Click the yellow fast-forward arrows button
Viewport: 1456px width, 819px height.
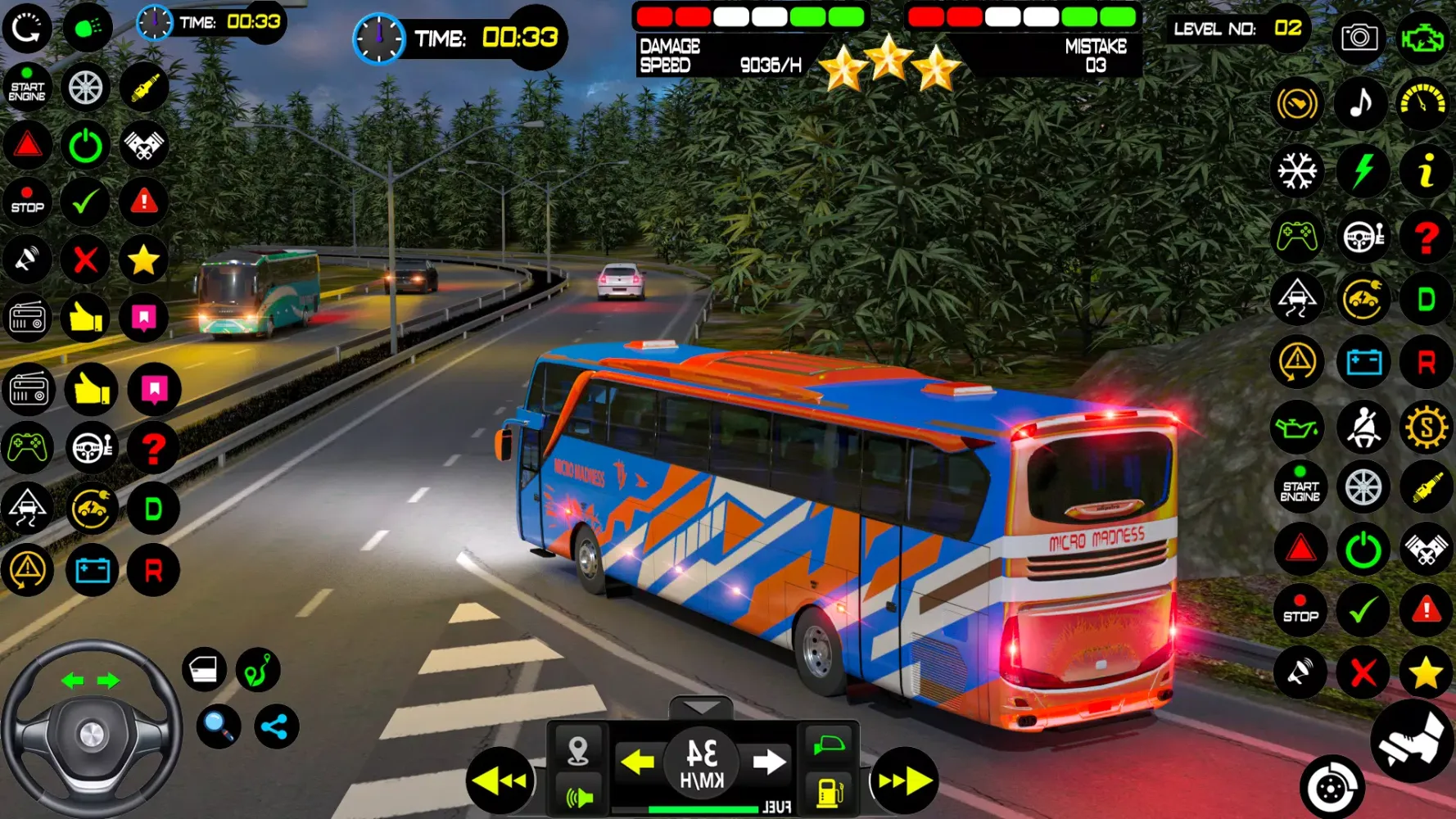coord(904,781)
